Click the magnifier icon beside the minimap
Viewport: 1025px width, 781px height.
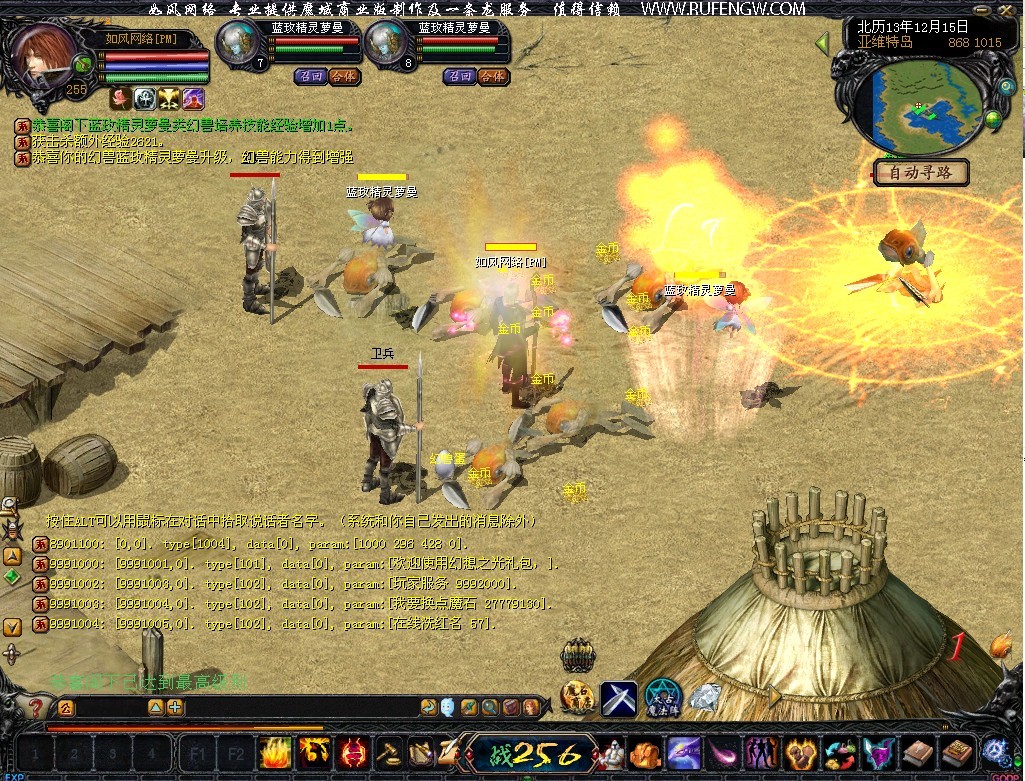tap(1006, 88)
